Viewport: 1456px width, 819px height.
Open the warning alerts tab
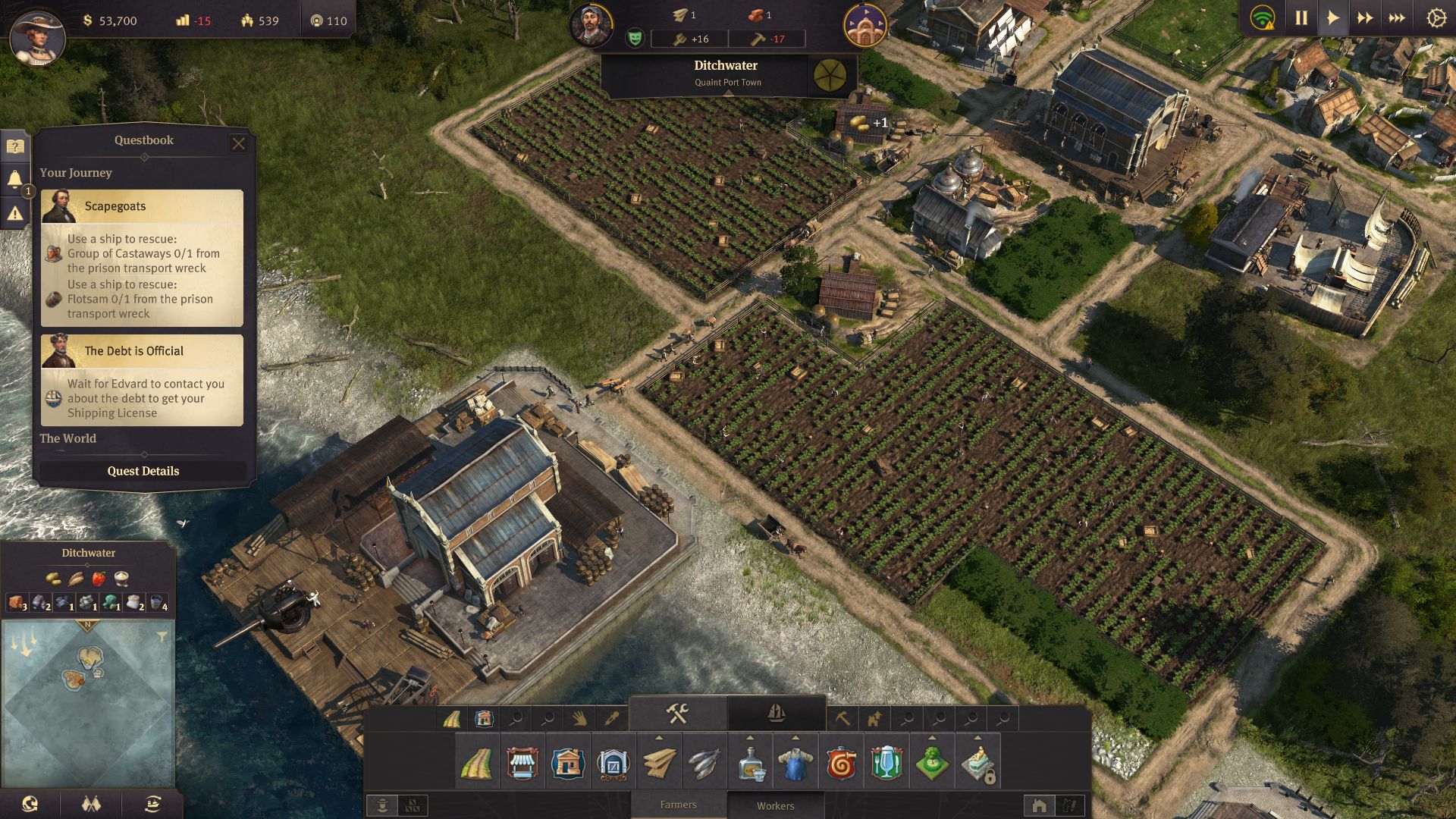coord(15,214)
